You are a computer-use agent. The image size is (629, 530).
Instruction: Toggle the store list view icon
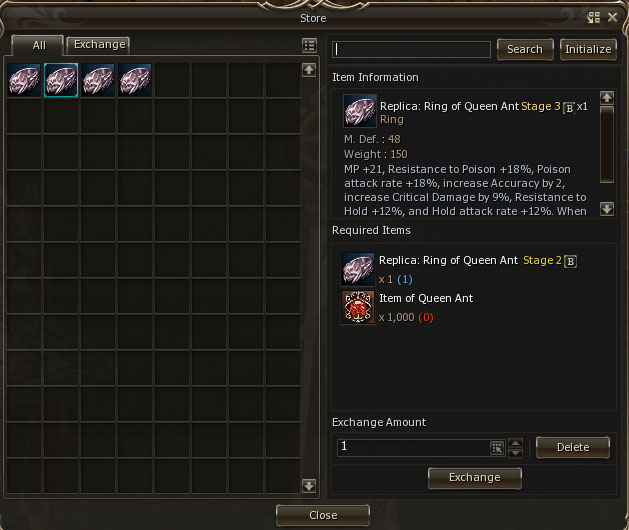(x=309, y=46)
